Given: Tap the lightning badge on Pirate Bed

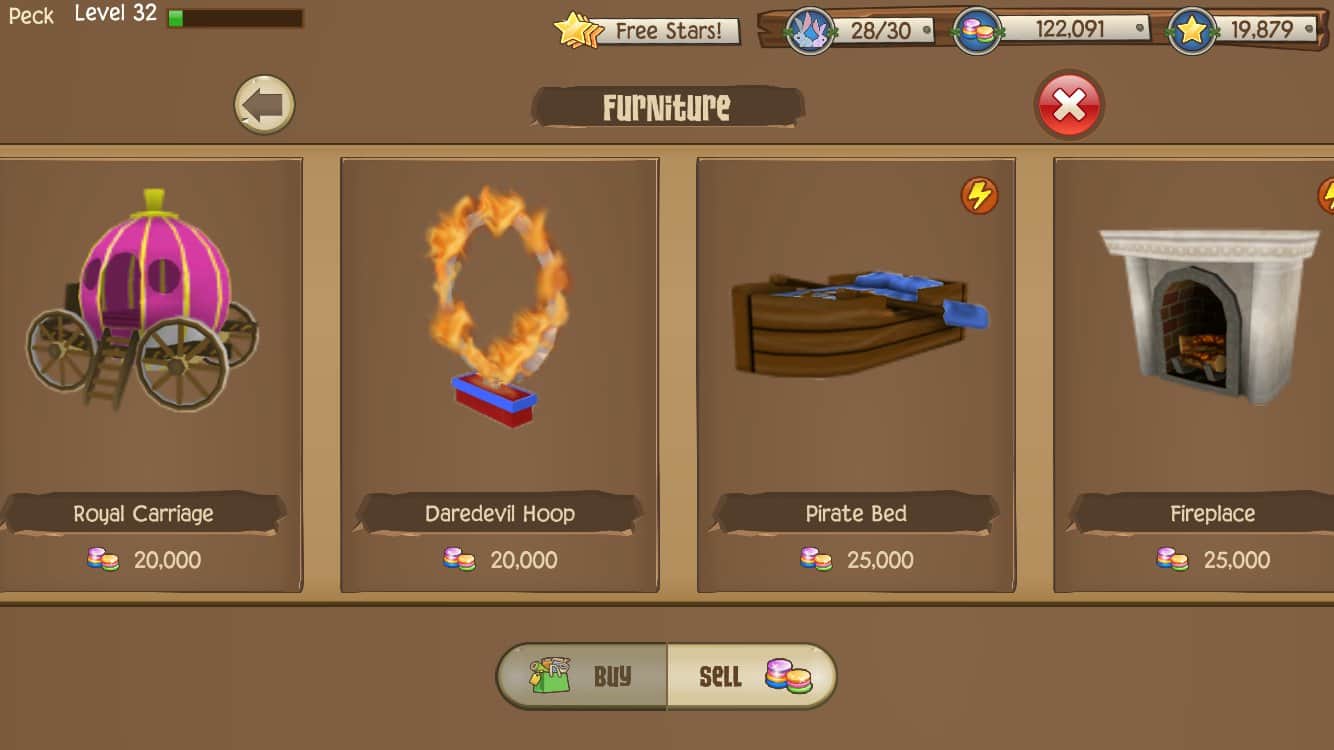Looking at the screenshot, I should coord(979,195).
